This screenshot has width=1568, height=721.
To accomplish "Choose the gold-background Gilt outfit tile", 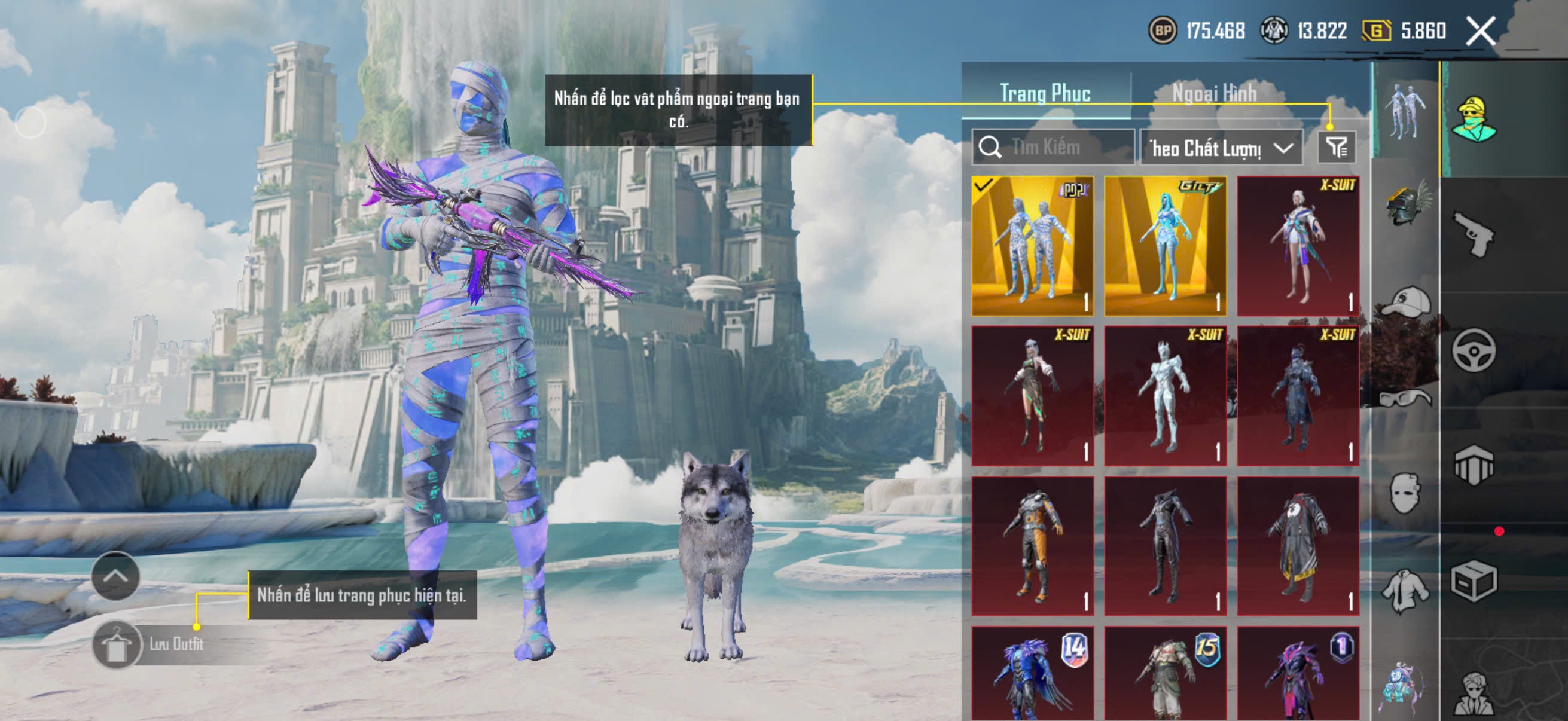I will coord(1165,246).
